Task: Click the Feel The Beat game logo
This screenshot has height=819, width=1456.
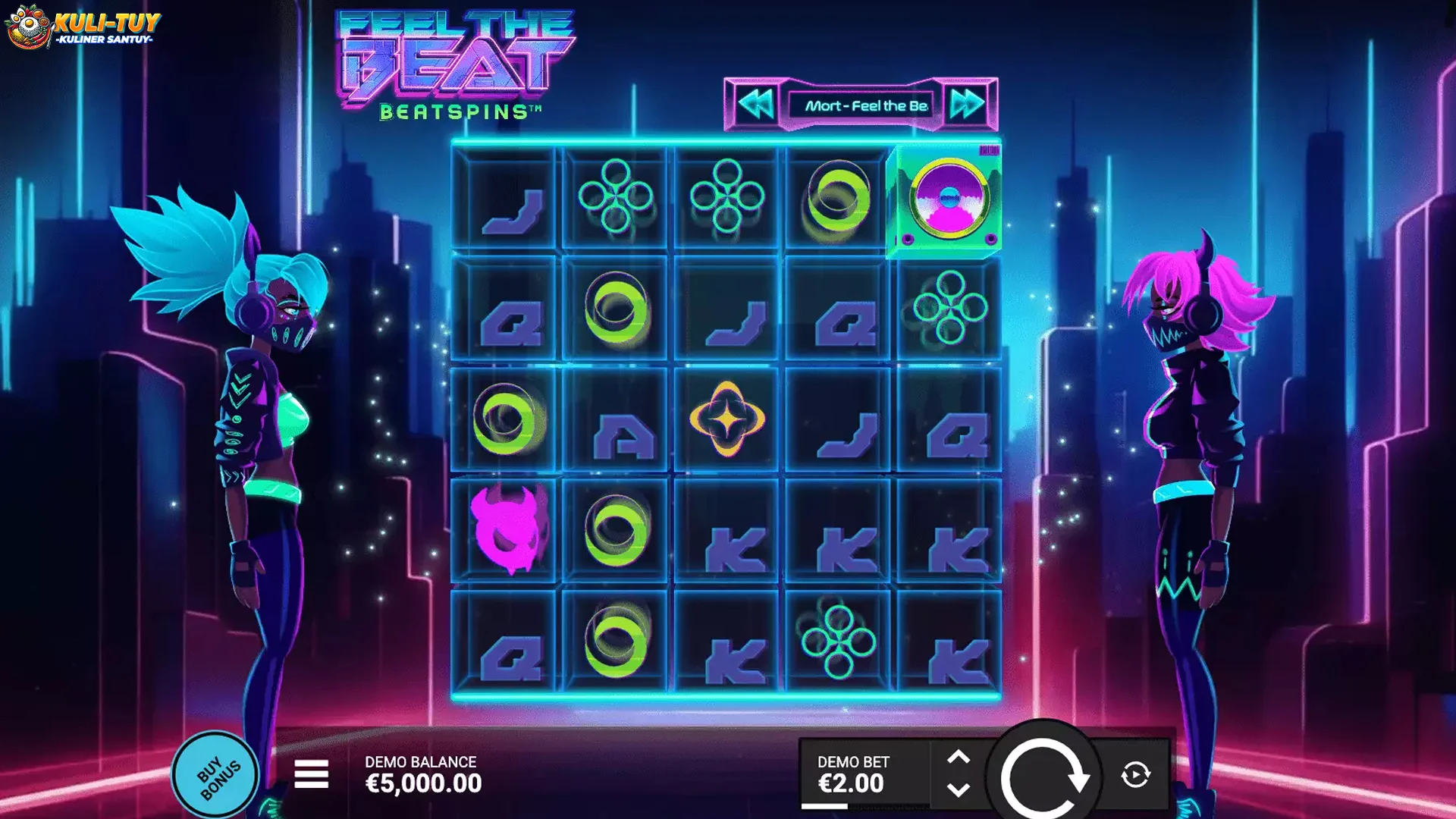Action: [x=451, y=61]
